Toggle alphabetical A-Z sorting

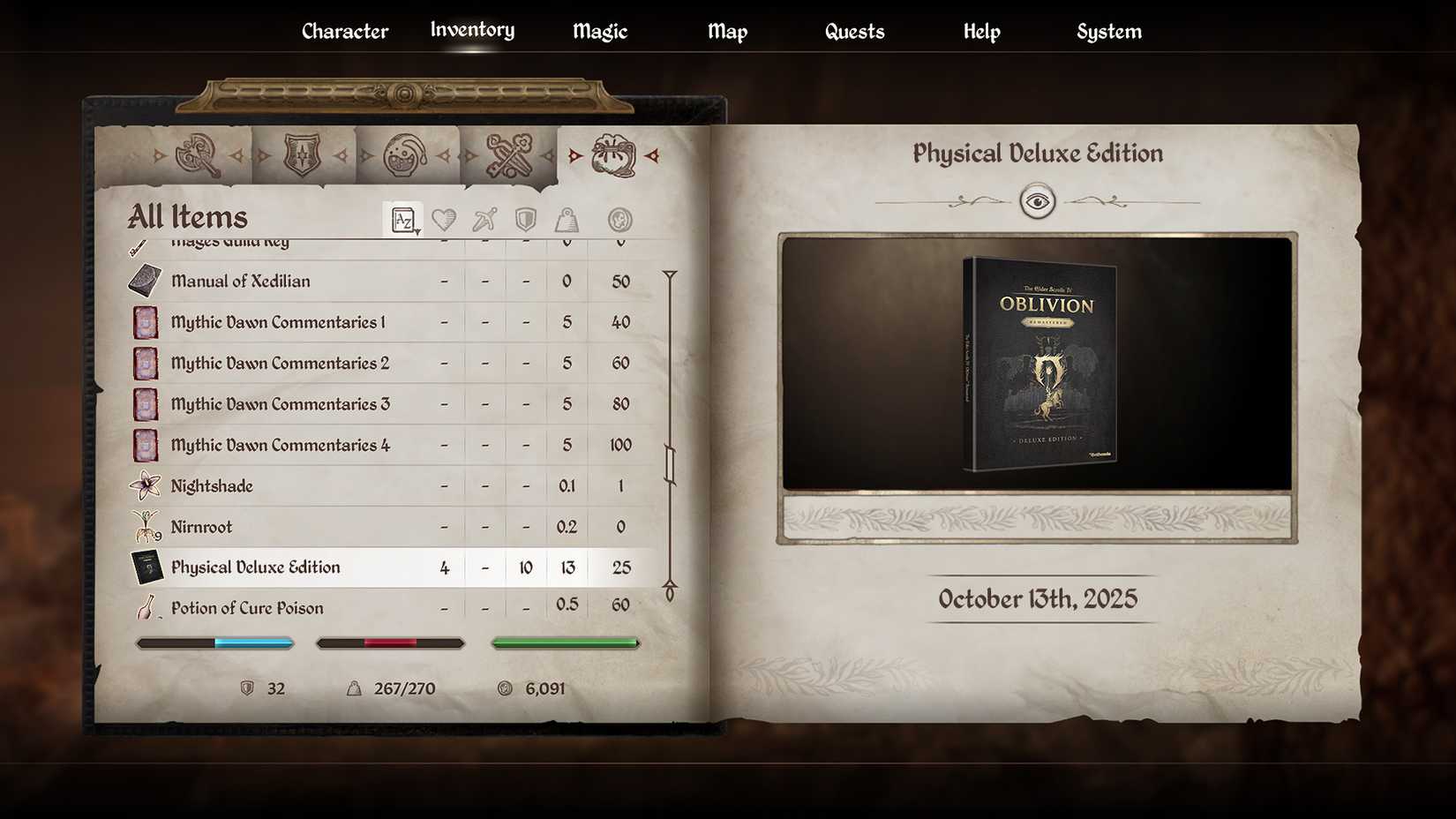404,218
